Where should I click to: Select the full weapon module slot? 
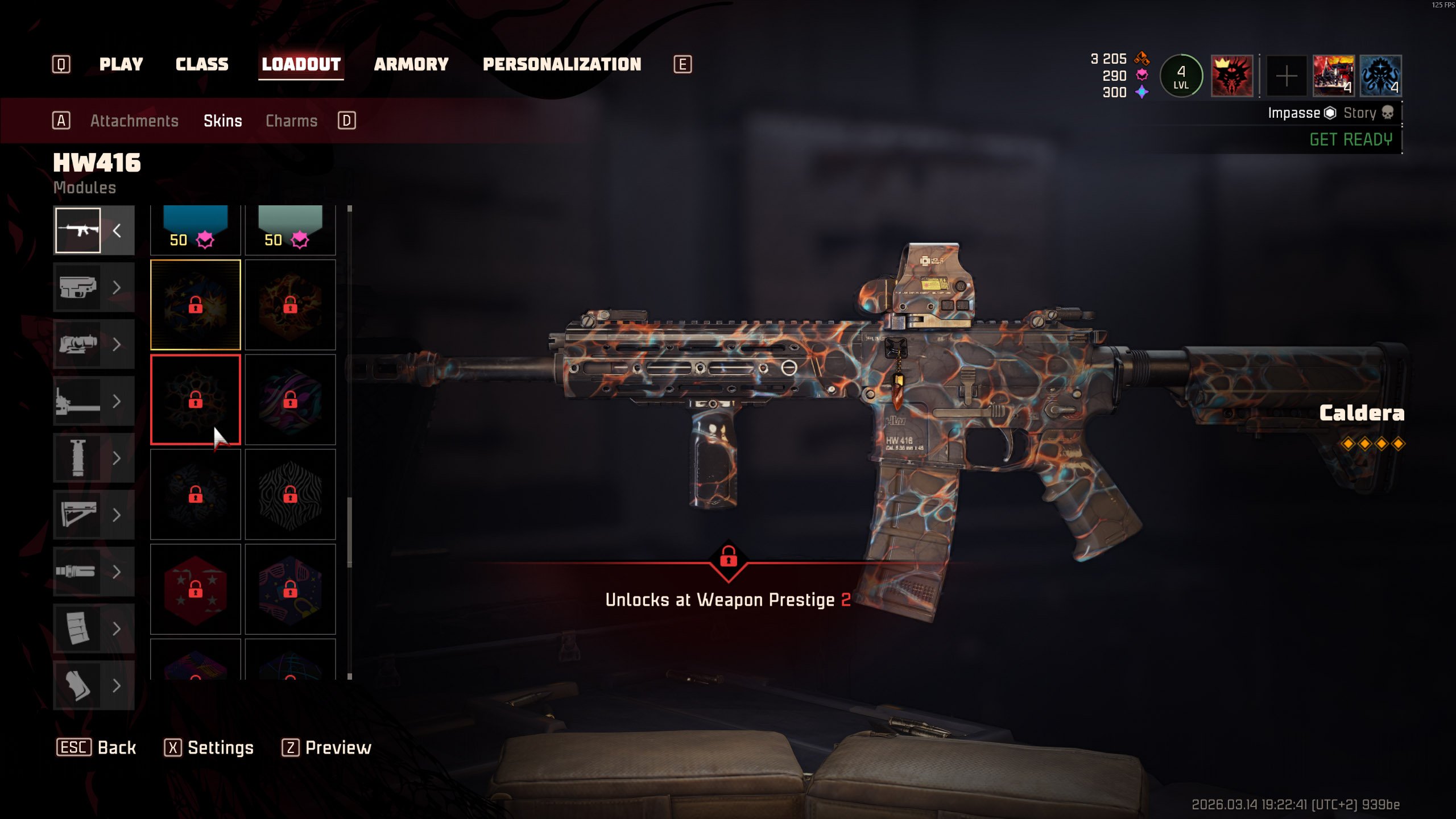[x=78, y=230]
